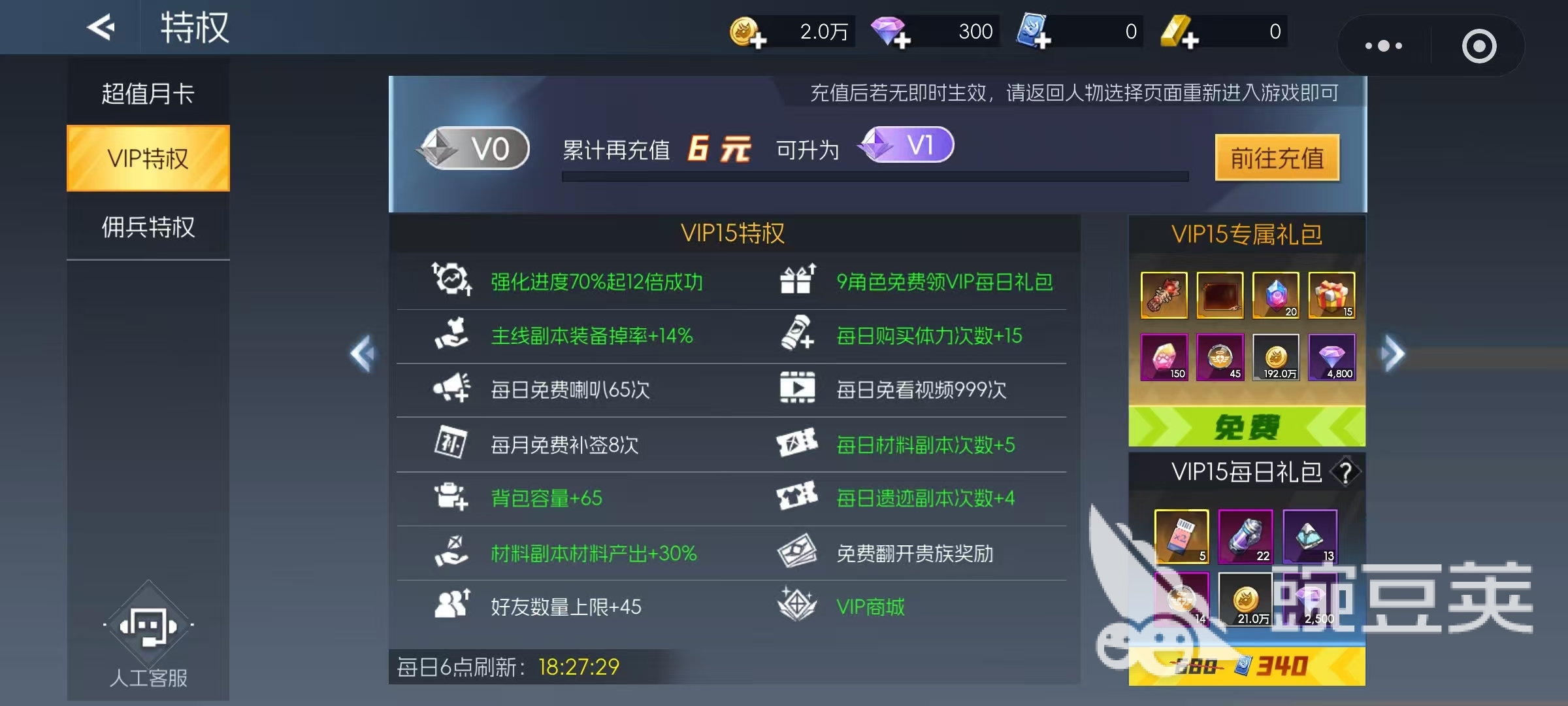Viewport: 1568px width, 706px height.
Task: Switch to the 佣兵特权 tab
Action: [x=148, y=227]
